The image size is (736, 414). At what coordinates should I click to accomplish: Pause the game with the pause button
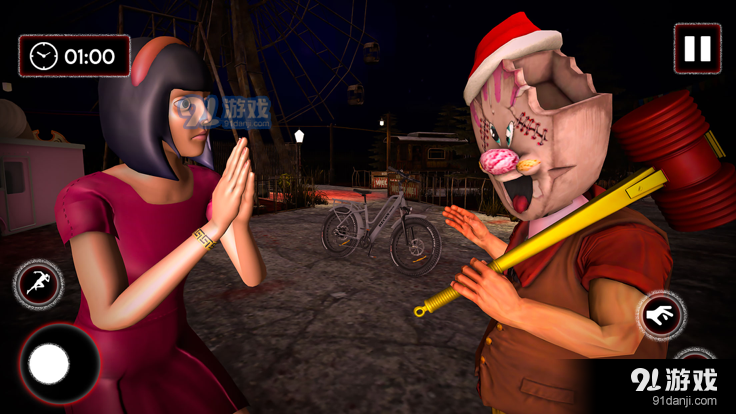[697, 48]
